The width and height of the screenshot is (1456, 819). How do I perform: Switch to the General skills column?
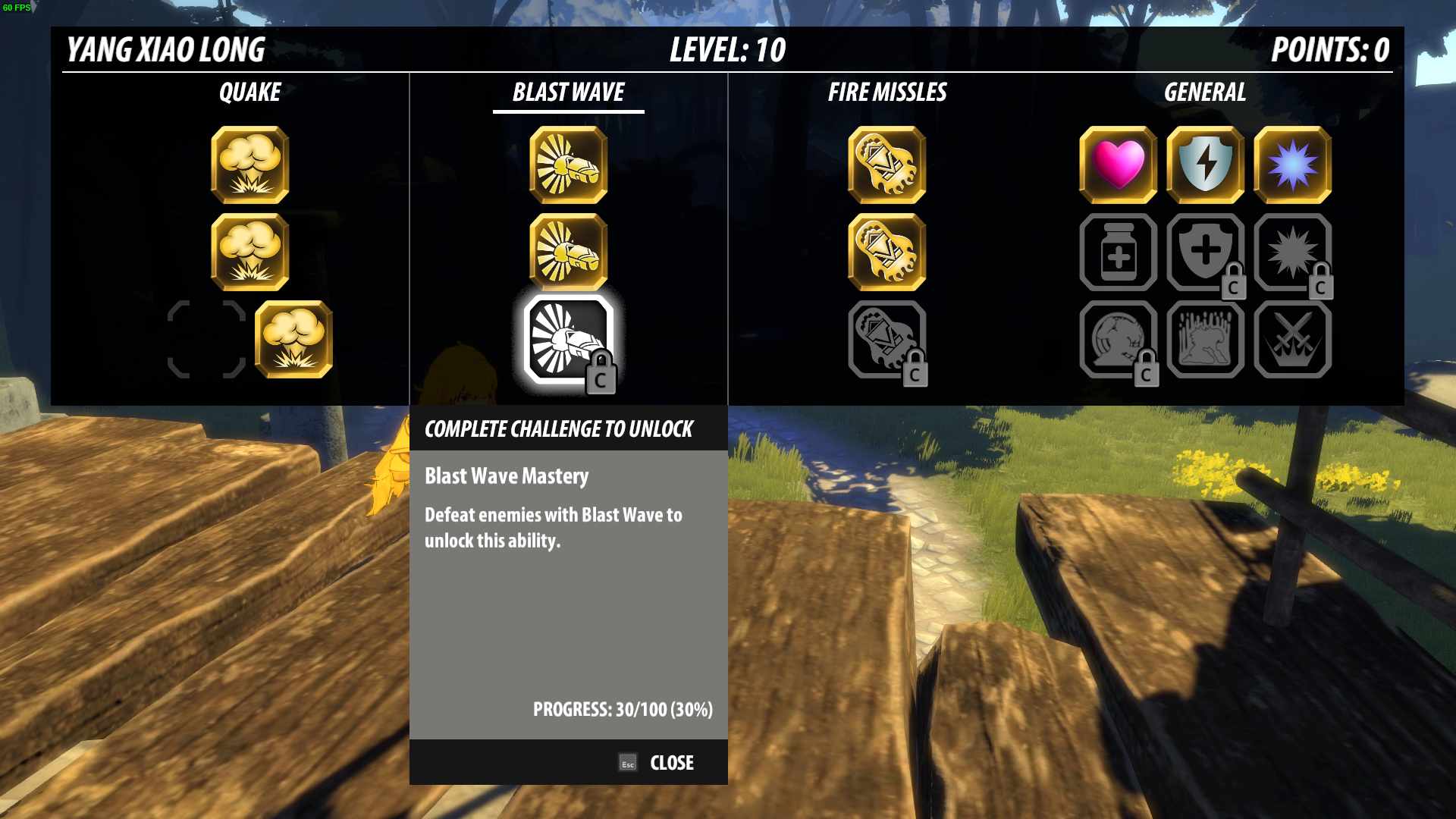click(1204, 93)
